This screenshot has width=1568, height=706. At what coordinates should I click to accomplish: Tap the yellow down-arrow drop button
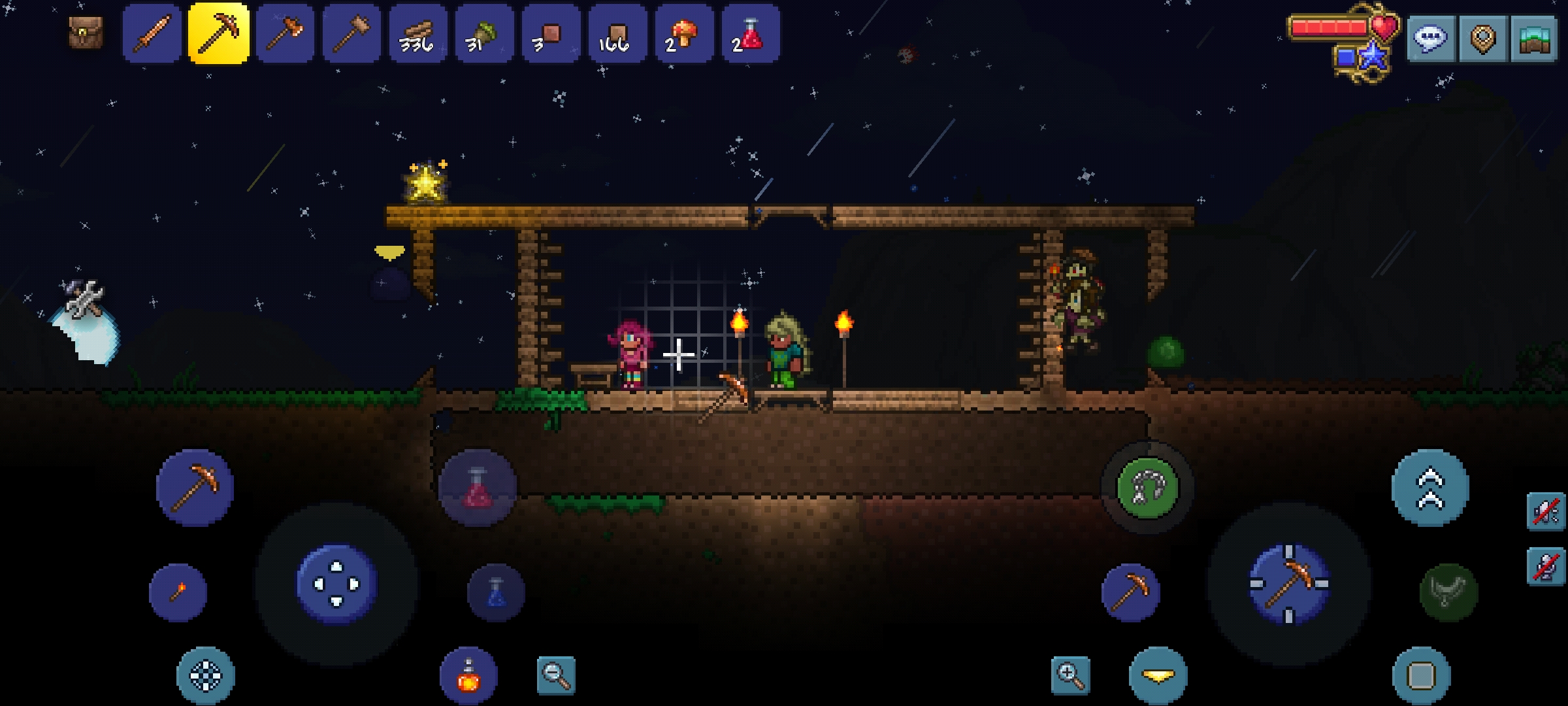[x=1158, y=675]
